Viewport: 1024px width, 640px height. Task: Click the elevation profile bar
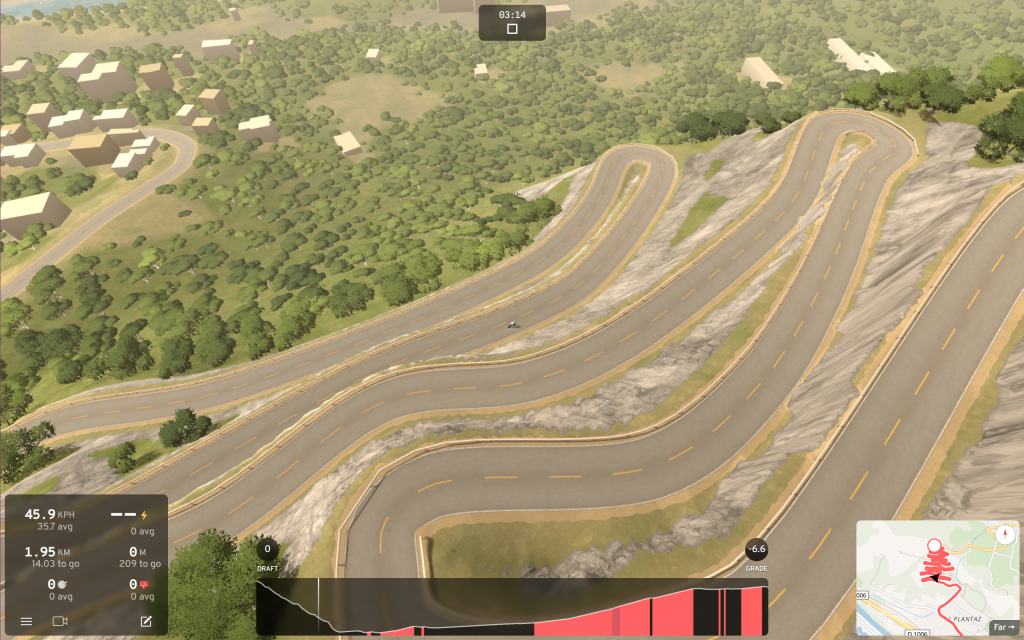point(512,607)
